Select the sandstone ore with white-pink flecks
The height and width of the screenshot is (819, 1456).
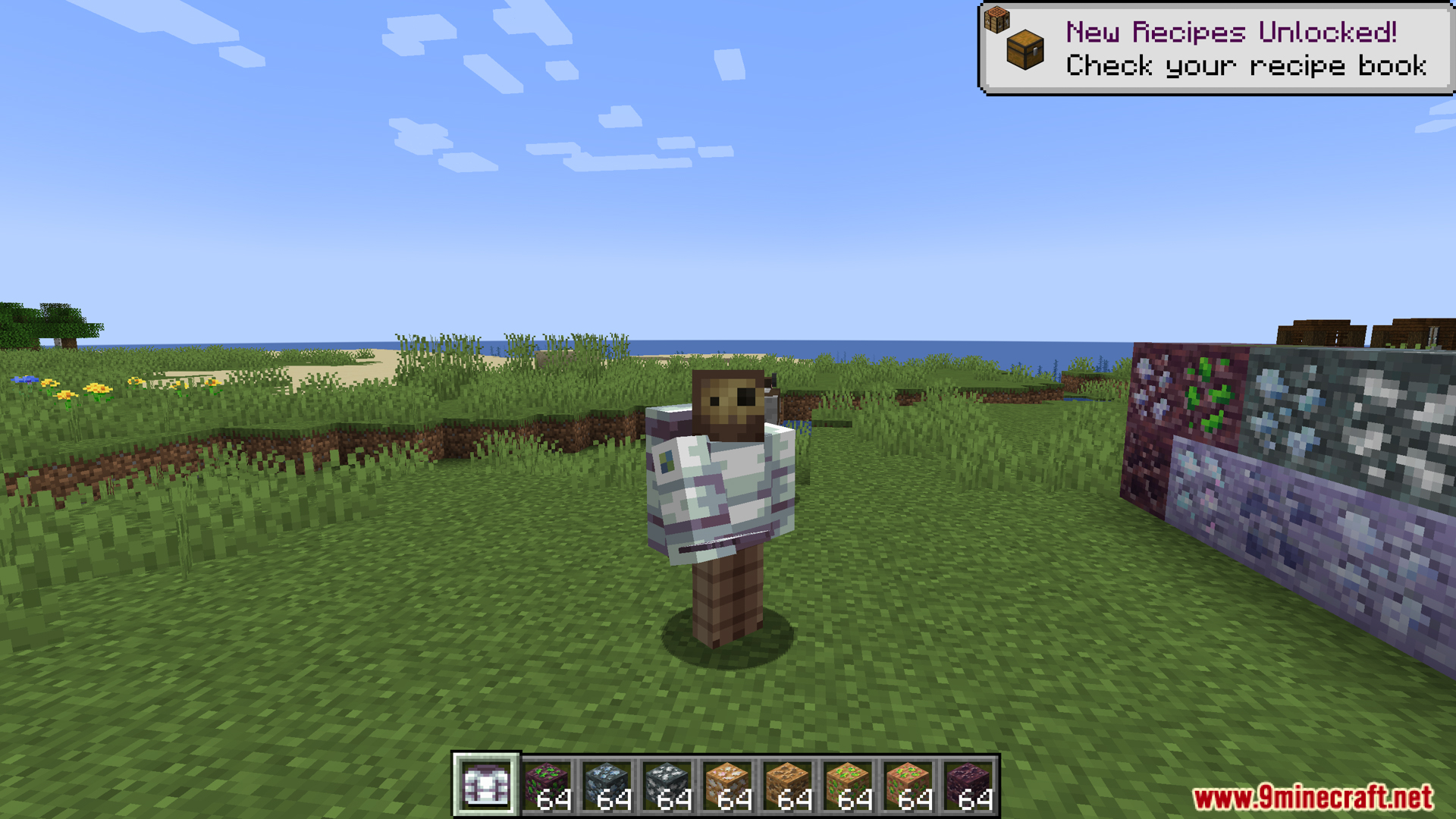tap(727, 786)
